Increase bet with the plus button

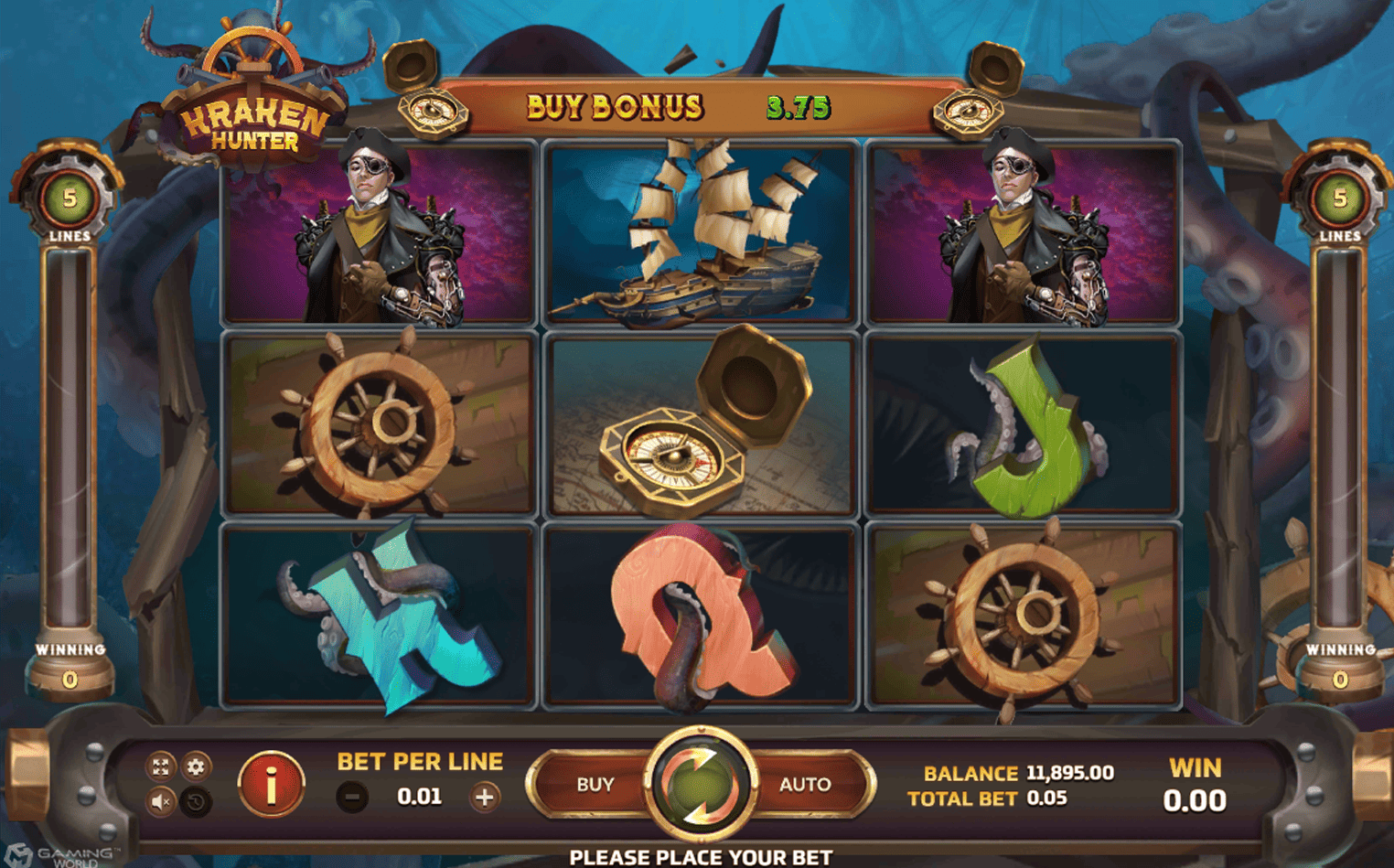(487, 795)
